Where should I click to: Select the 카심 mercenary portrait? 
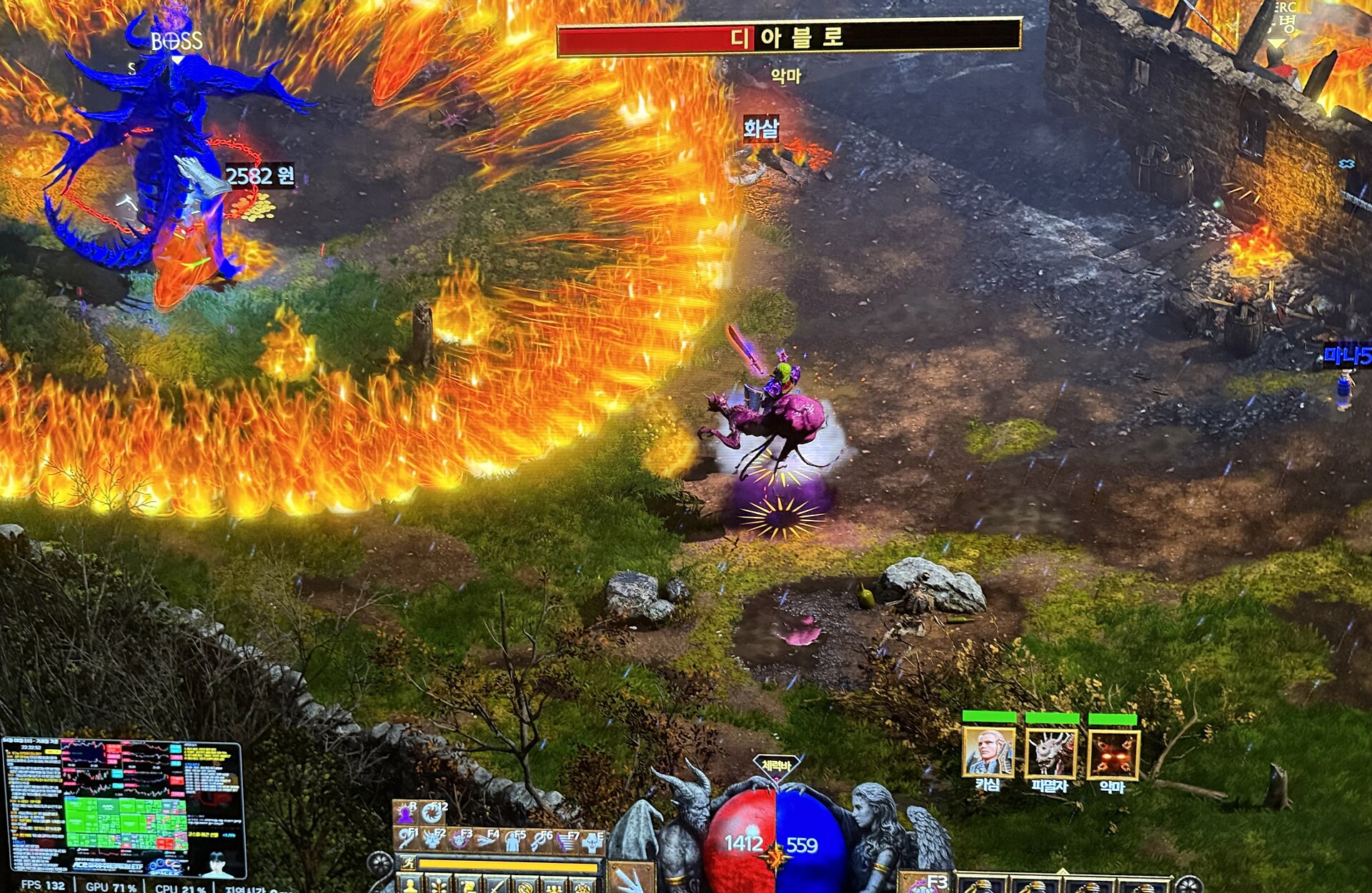[988, 752]
